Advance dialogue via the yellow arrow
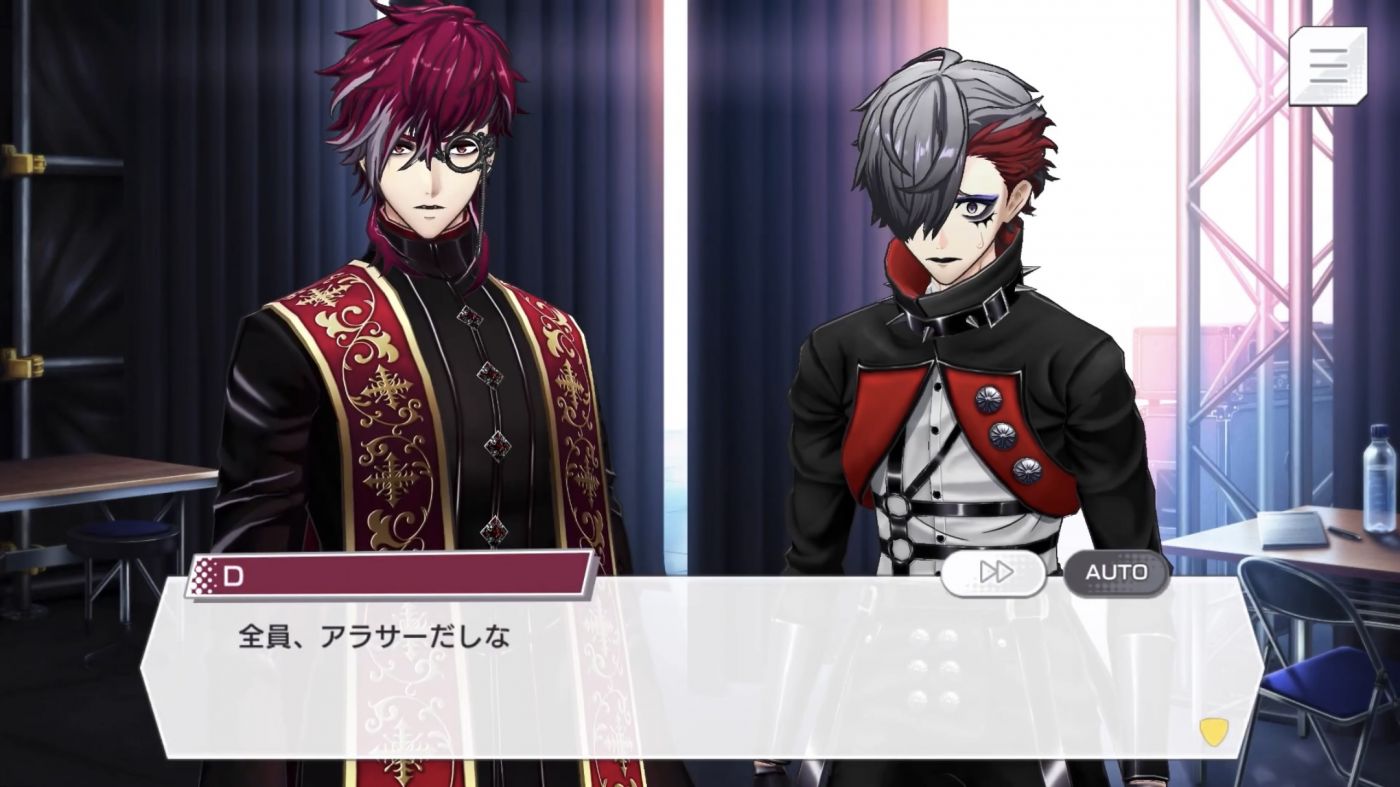 [1213, 733]
